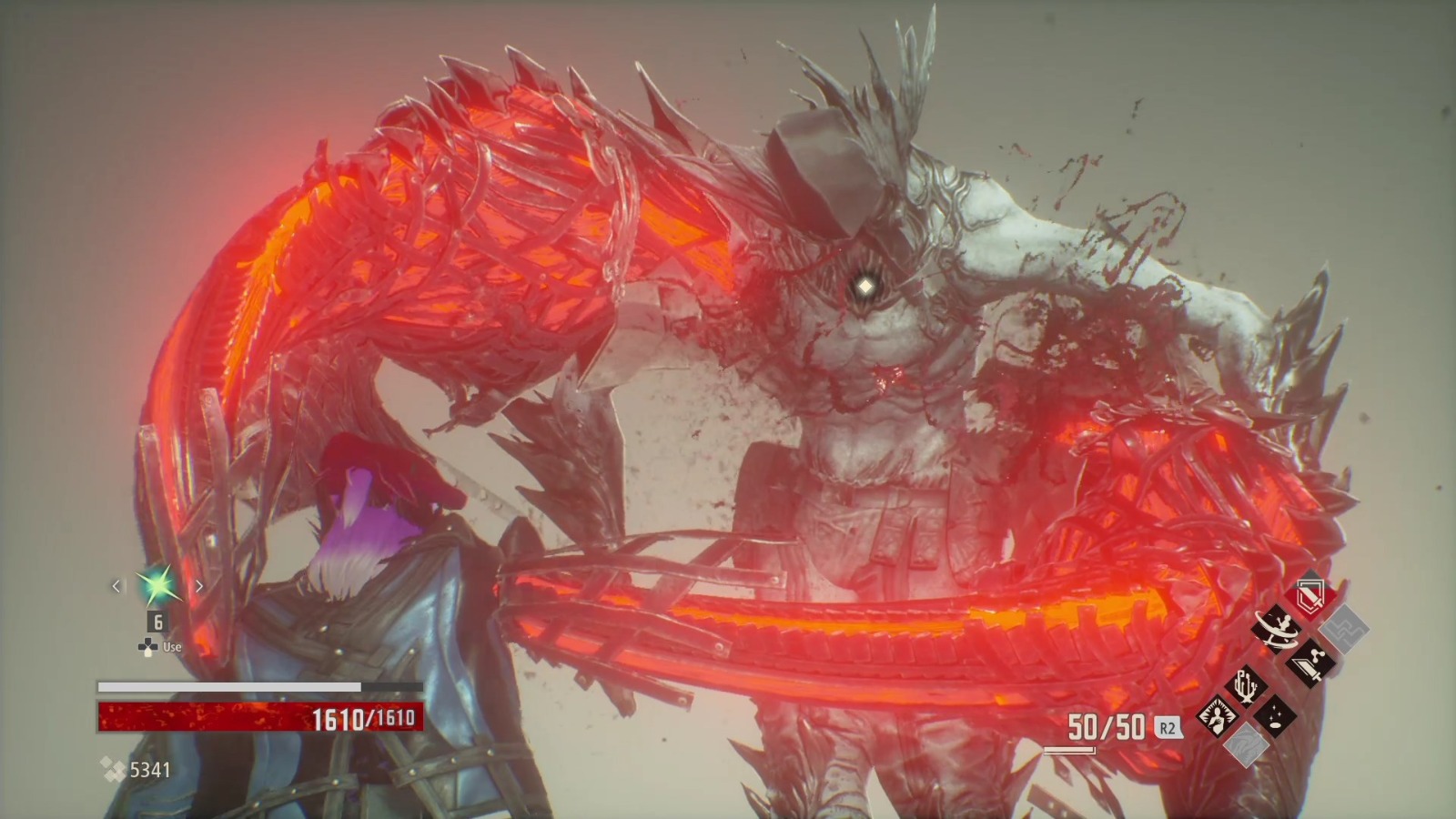Click the sparkling dust gift icon
The width and height of the screenshot is (1456, 819).
pyautogui.click(x=1274, y=718)
